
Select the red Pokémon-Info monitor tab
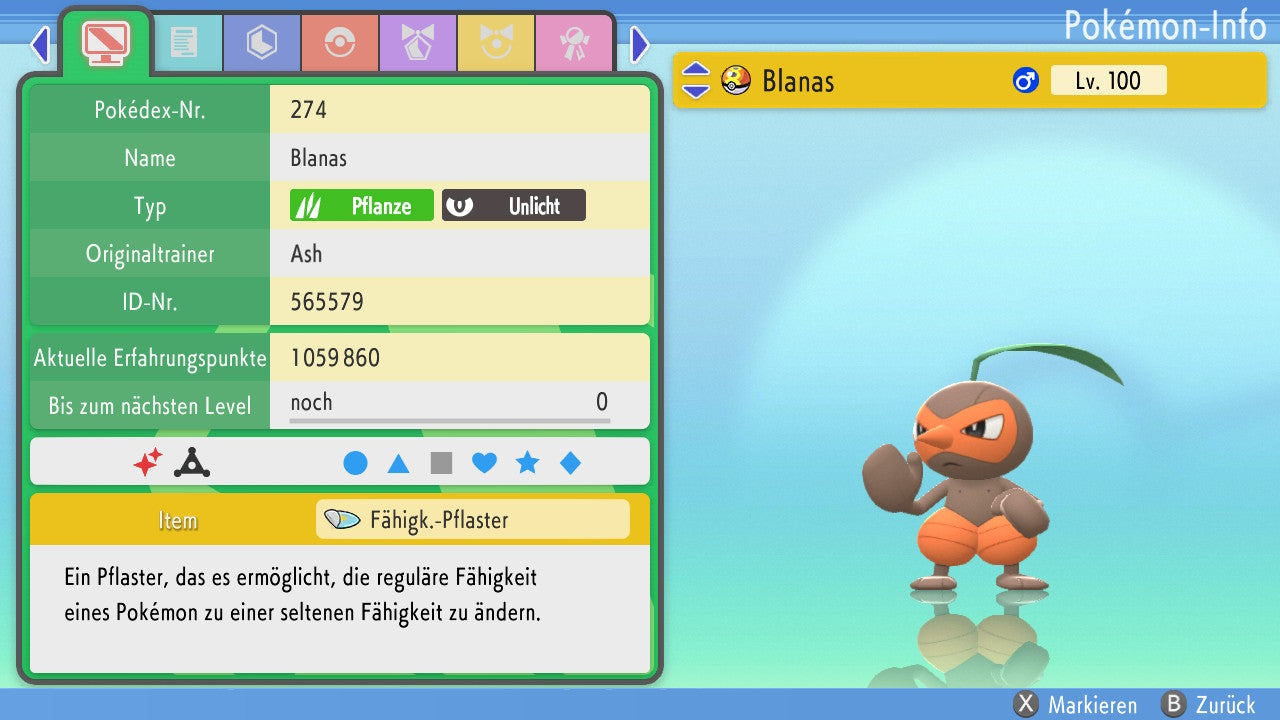pyautogui.click(x=105, y=42)
